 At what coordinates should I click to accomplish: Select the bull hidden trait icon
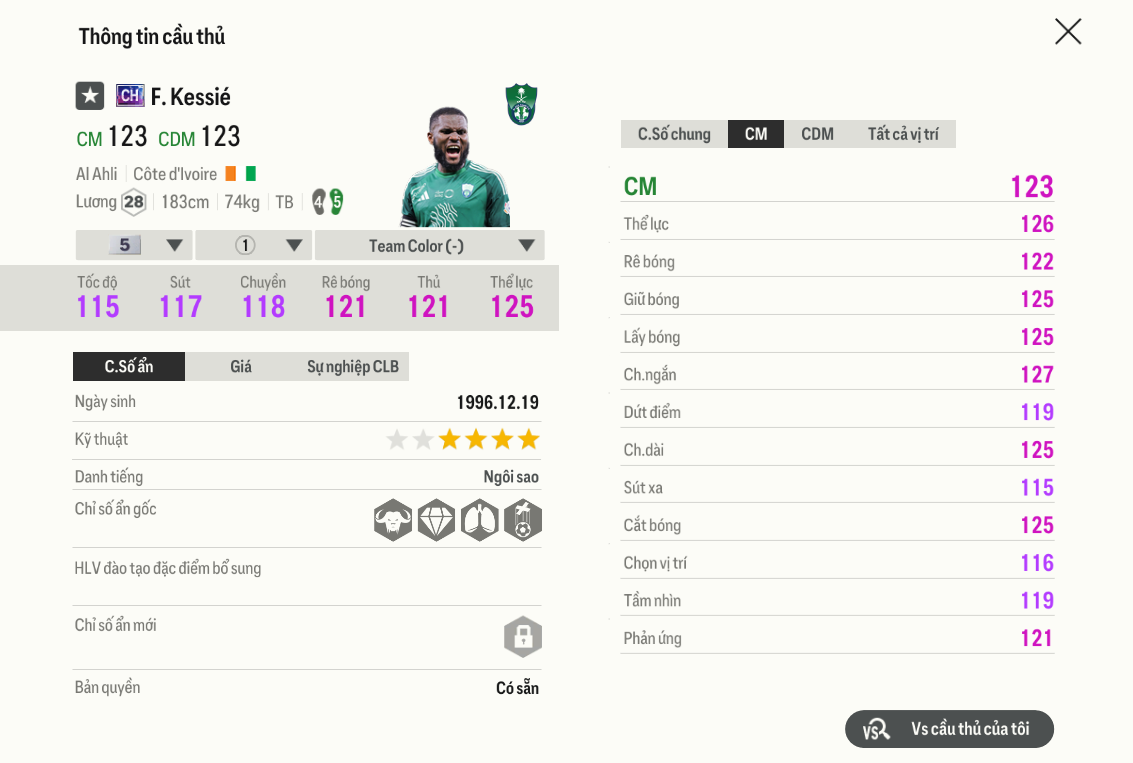coord(393,520)
